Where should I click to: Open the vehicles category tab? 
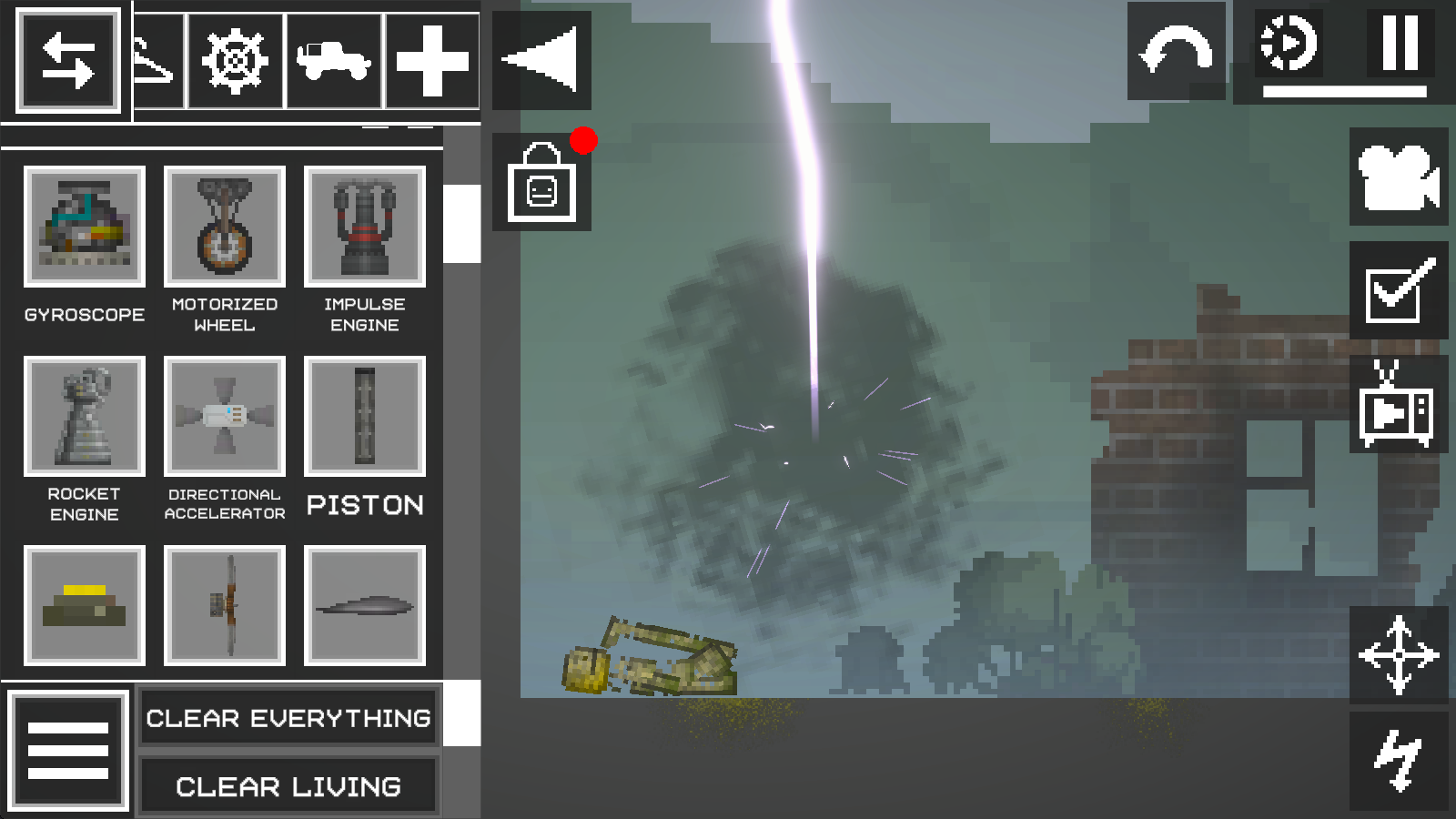(x=334, y=61)
